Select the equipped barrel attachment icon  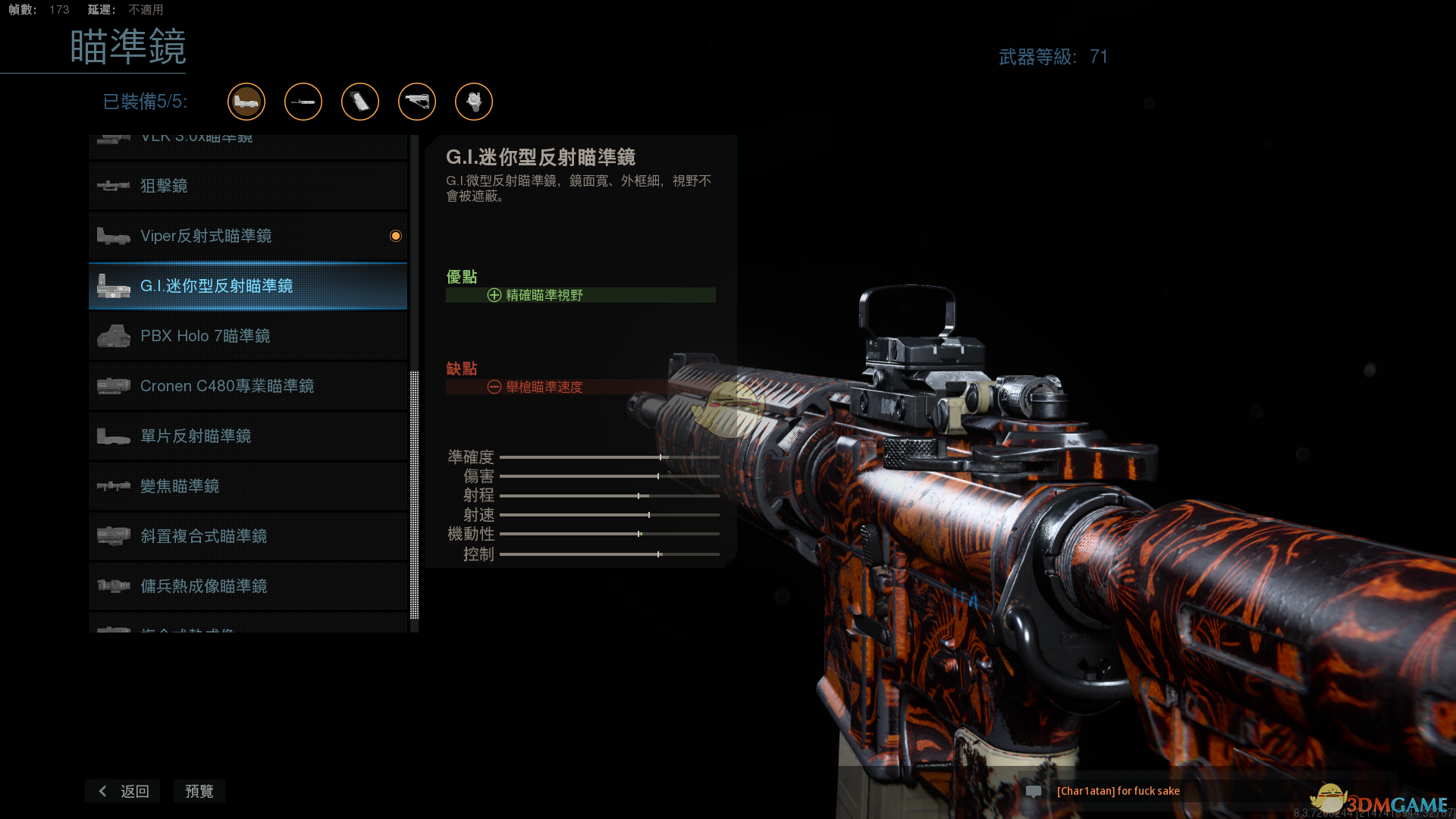pyautogui.click(x=303, y=102)
